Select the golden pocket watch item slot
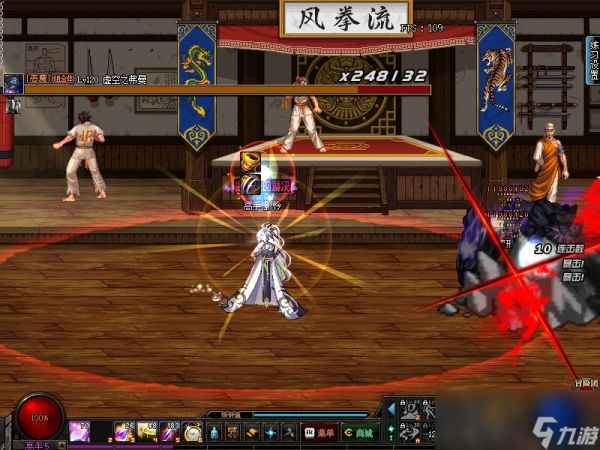This screenshot has width=600, height=450. [193, 432]
